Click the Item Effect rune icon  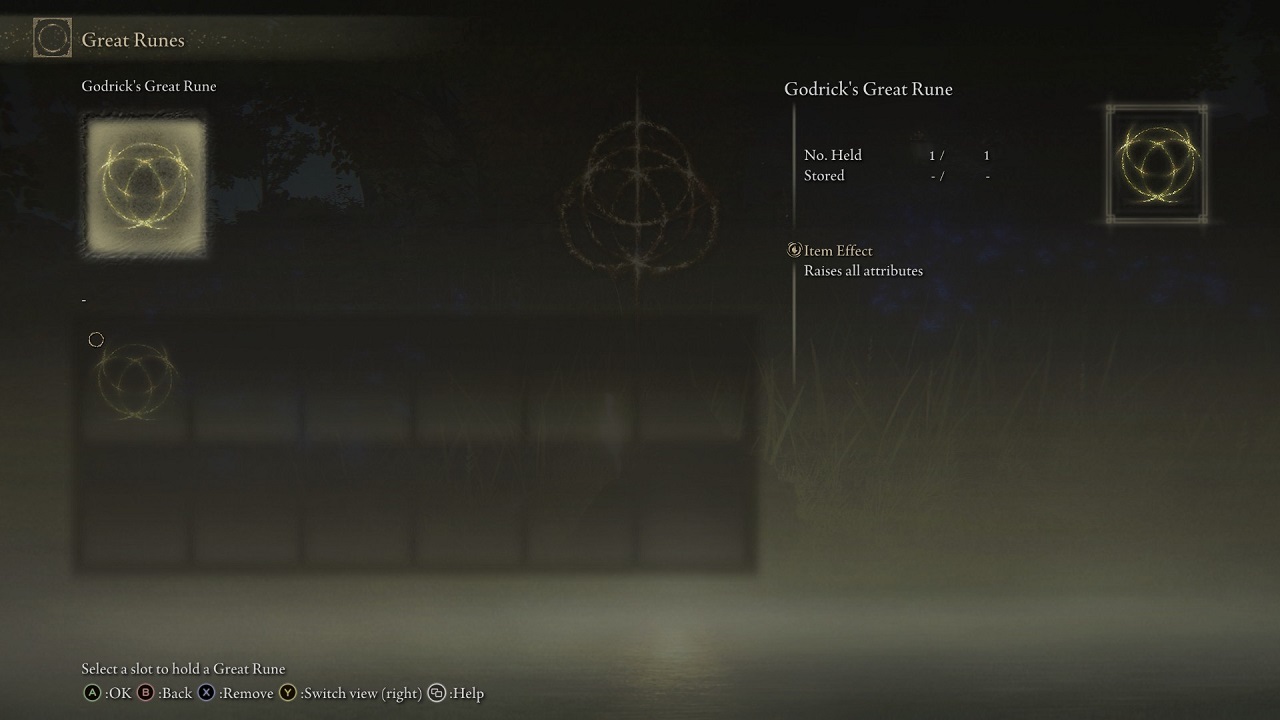tap(794, 250)
